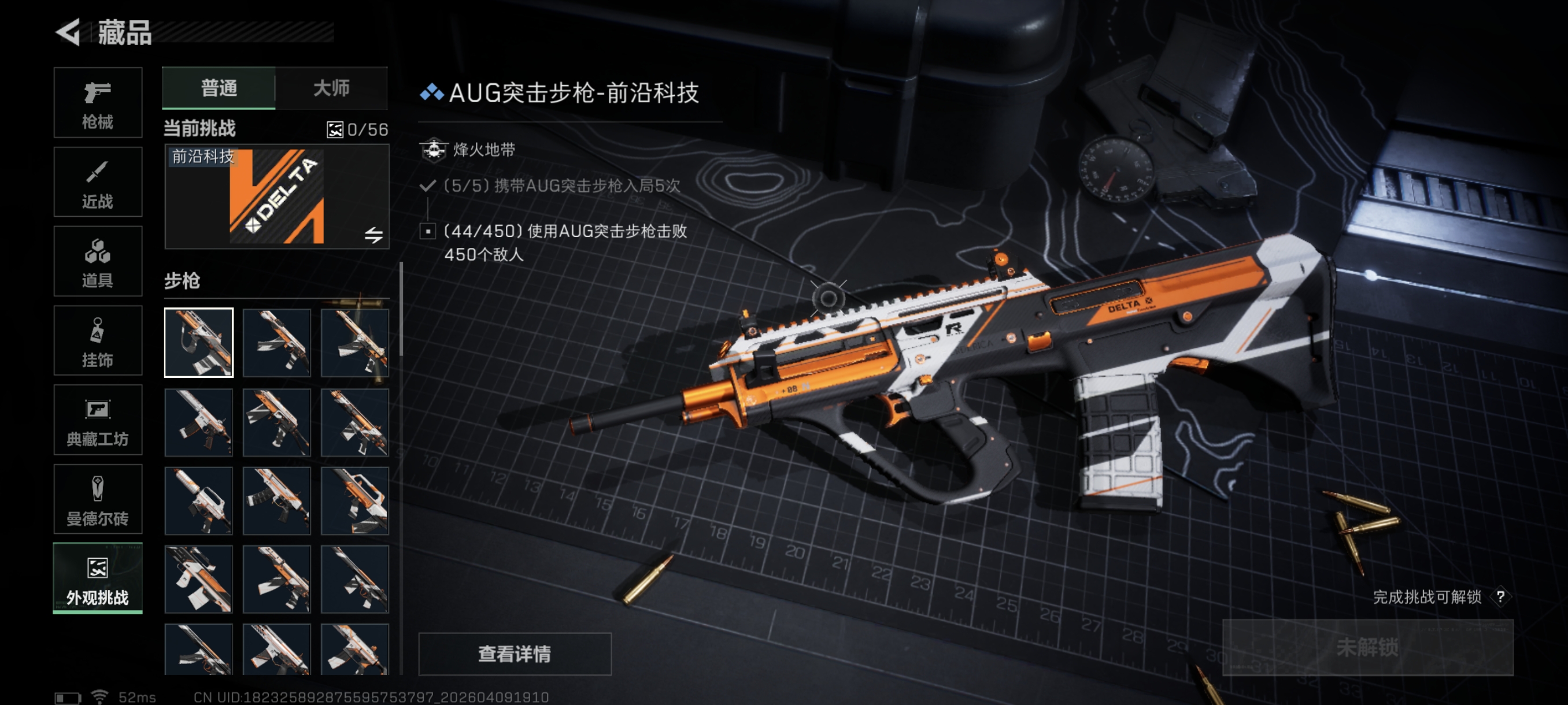The image size is (1568, 705).
Task: Click the swap arrows on the 前沿科技 card
Action: tap(373, 235)
